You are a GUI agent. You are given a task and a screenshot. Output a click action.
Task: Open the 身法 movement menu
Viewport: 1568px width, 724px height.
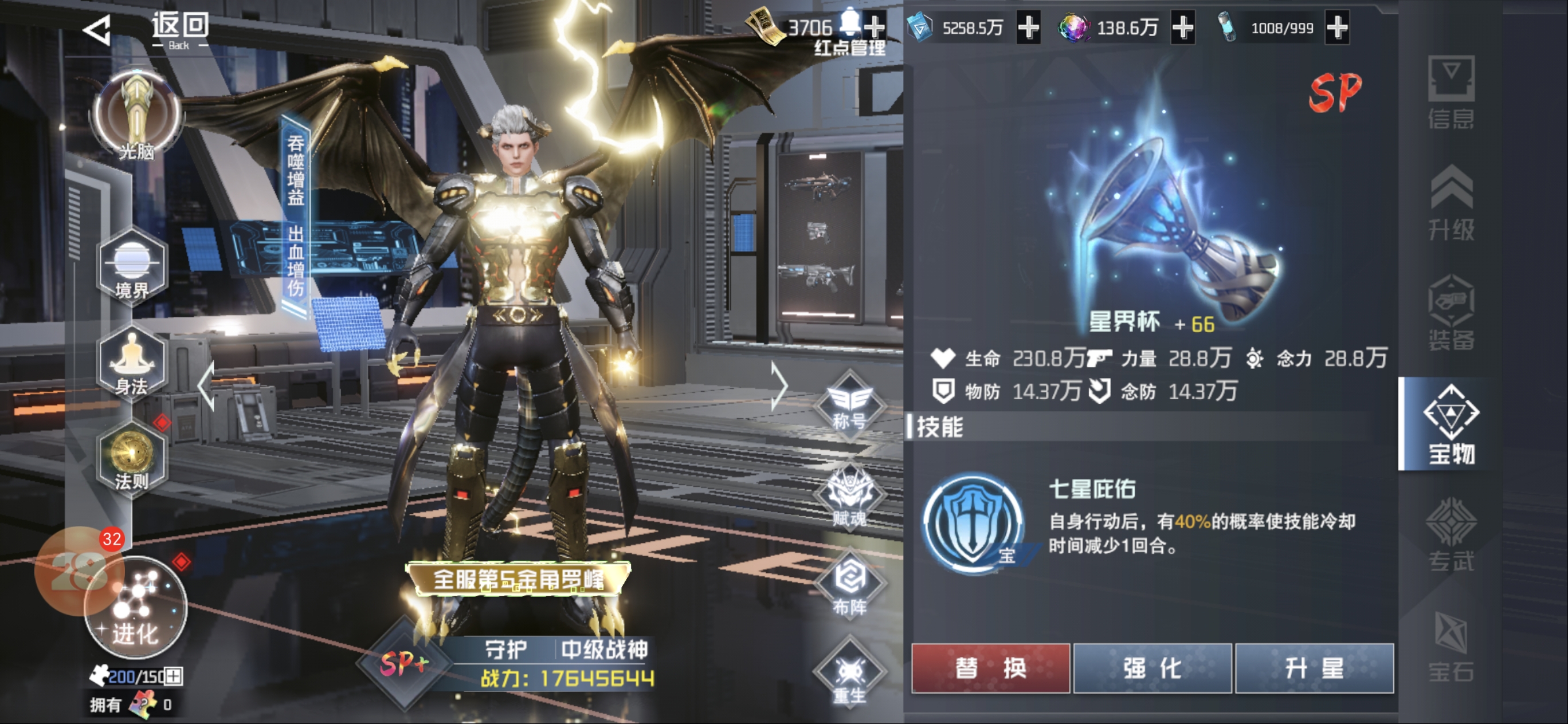click(x=131, y=363)
